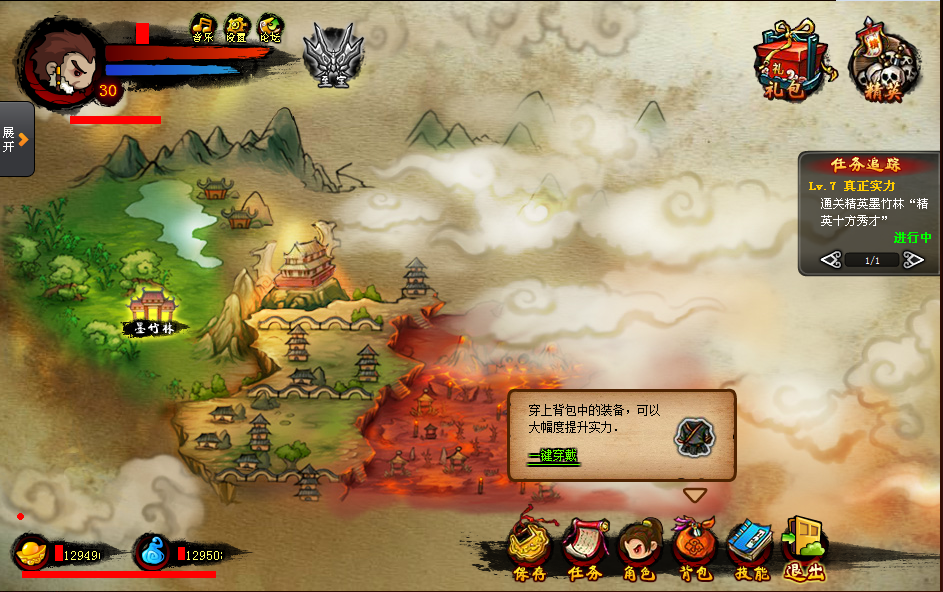
Task: Open the character (角色) menu
Action: pos(640,548)
